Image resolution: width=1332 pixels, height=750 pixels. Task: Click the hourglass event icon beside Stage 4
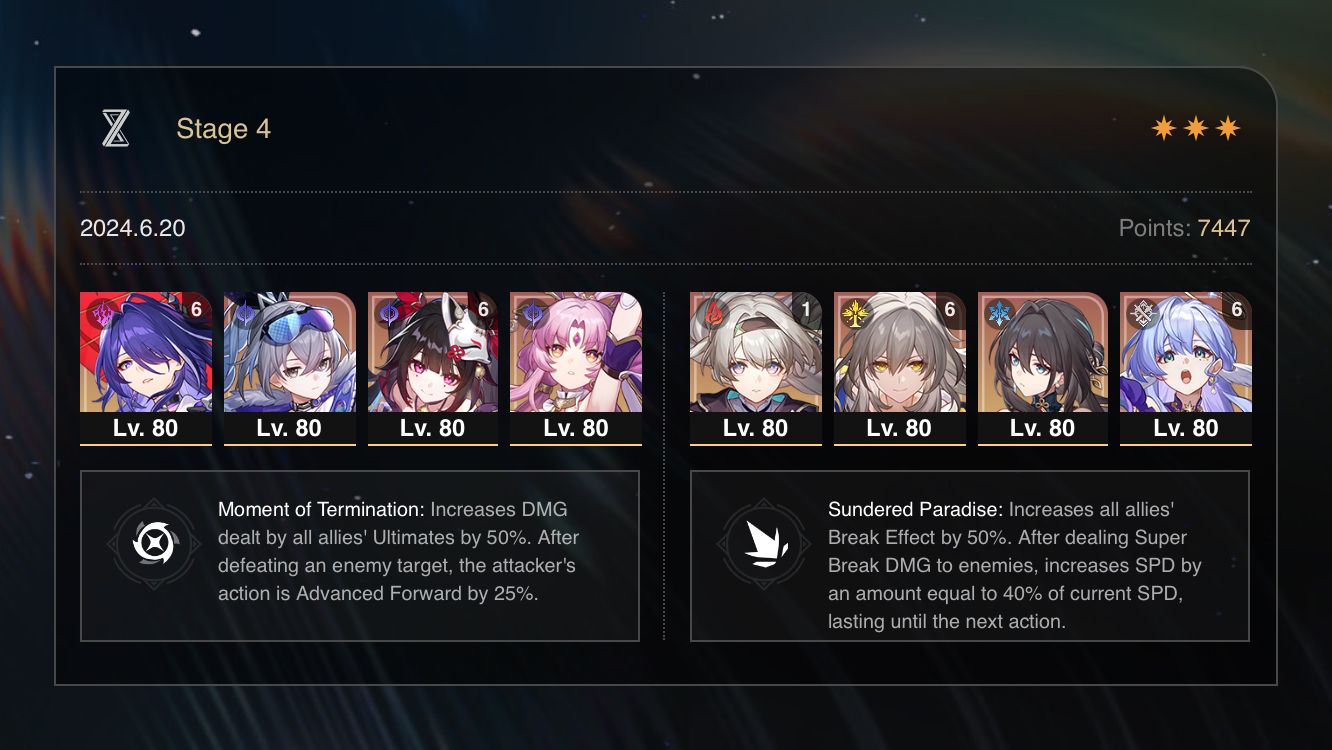[x=116, y=128]
